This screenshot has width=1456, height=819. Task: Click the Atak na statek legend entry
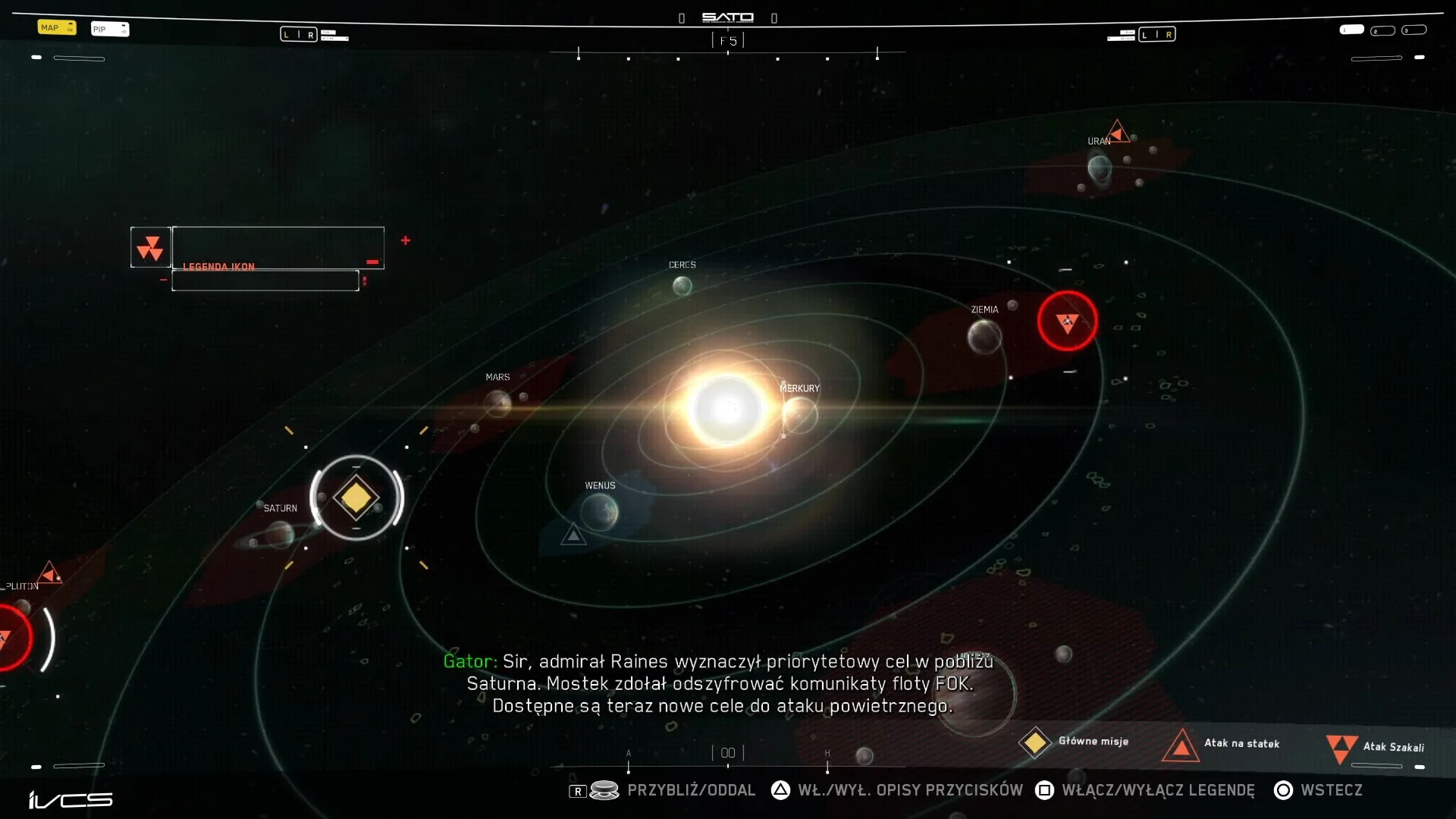[x=1221, y=744]
